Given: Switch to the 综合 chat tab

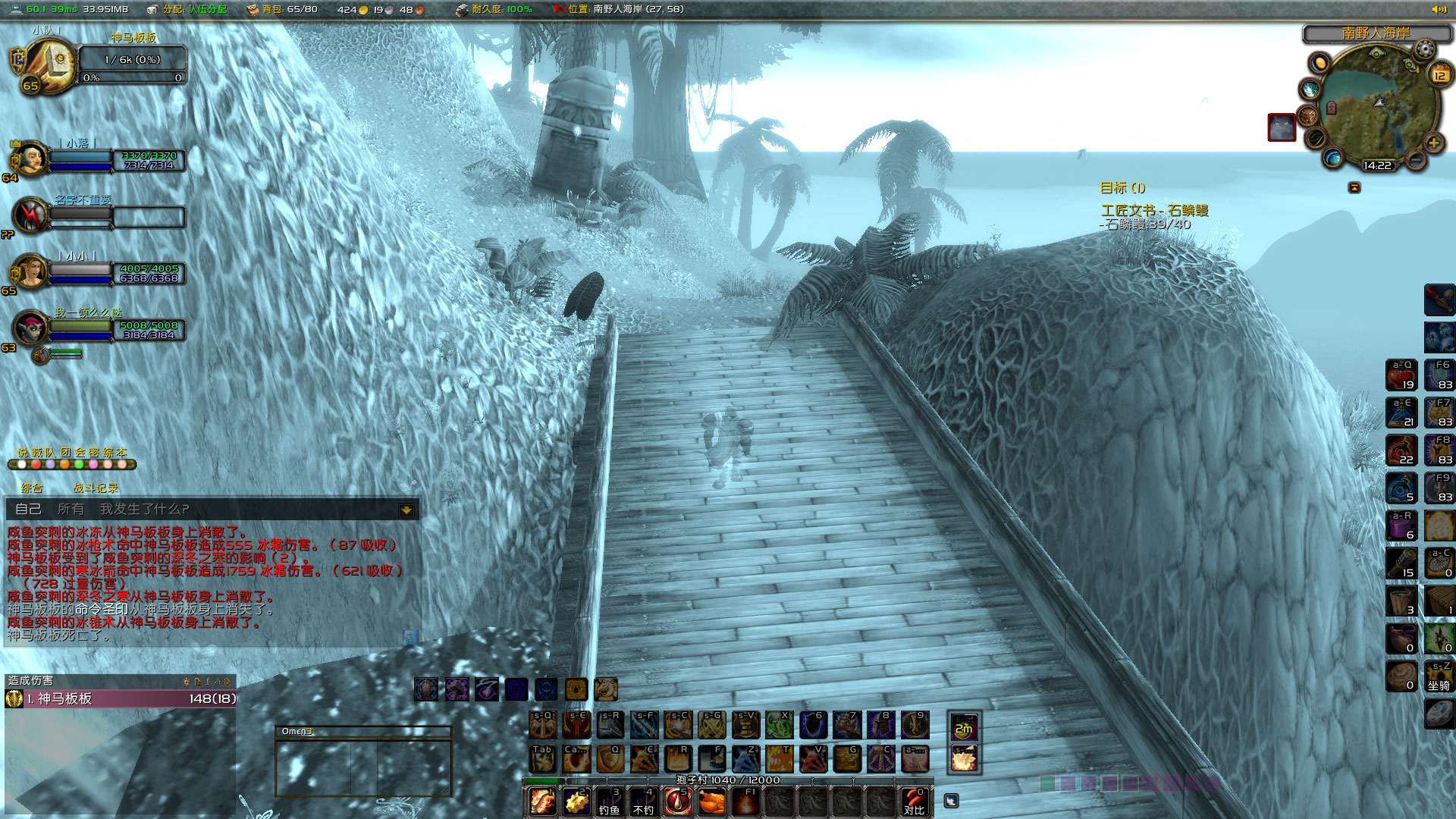Looking at the screenshot, I should (32, 488).
